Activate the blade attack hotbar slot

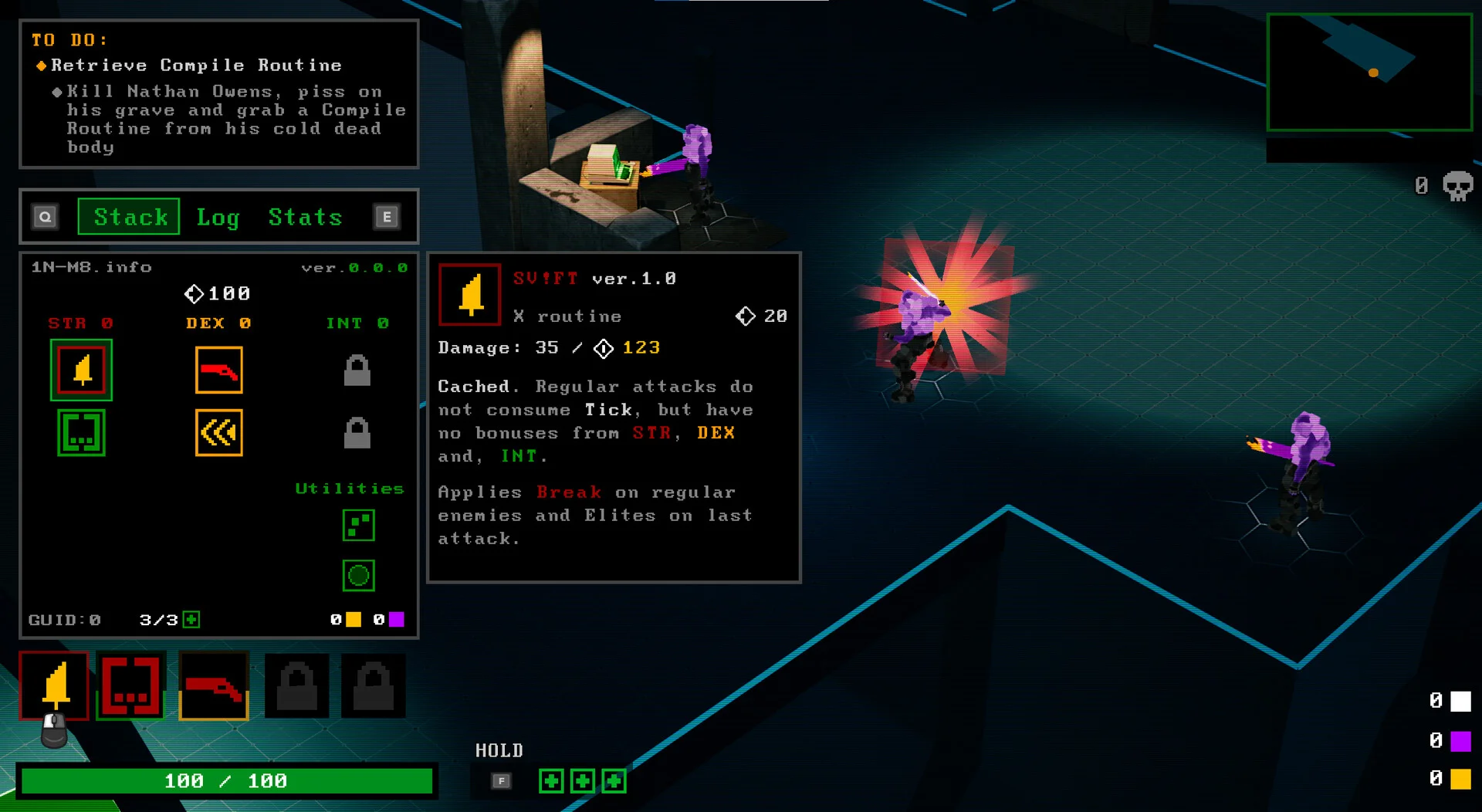point(54,685)
